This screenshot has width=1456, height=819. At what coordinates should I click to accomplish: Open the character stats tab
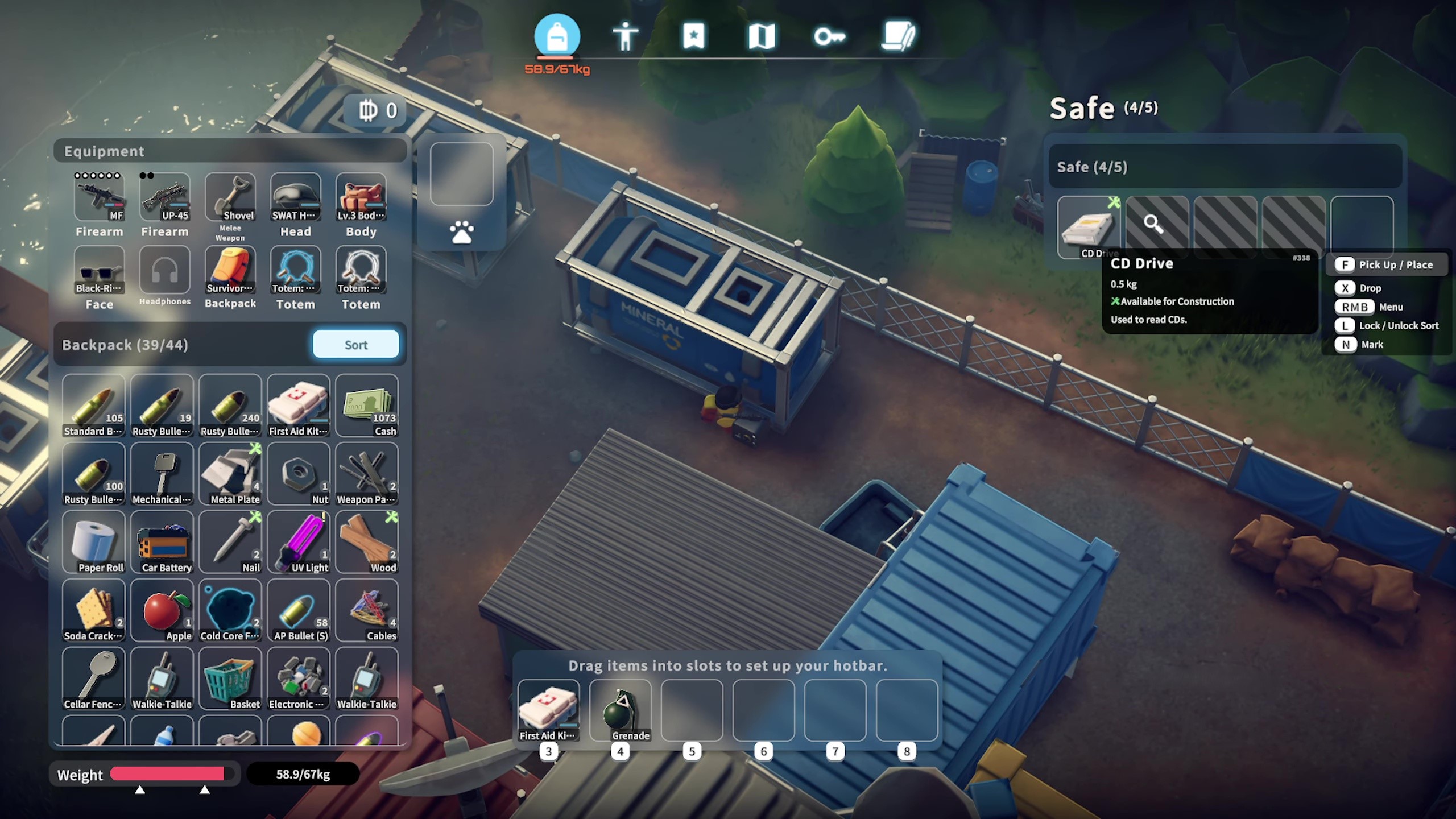(x=625, y=37)
